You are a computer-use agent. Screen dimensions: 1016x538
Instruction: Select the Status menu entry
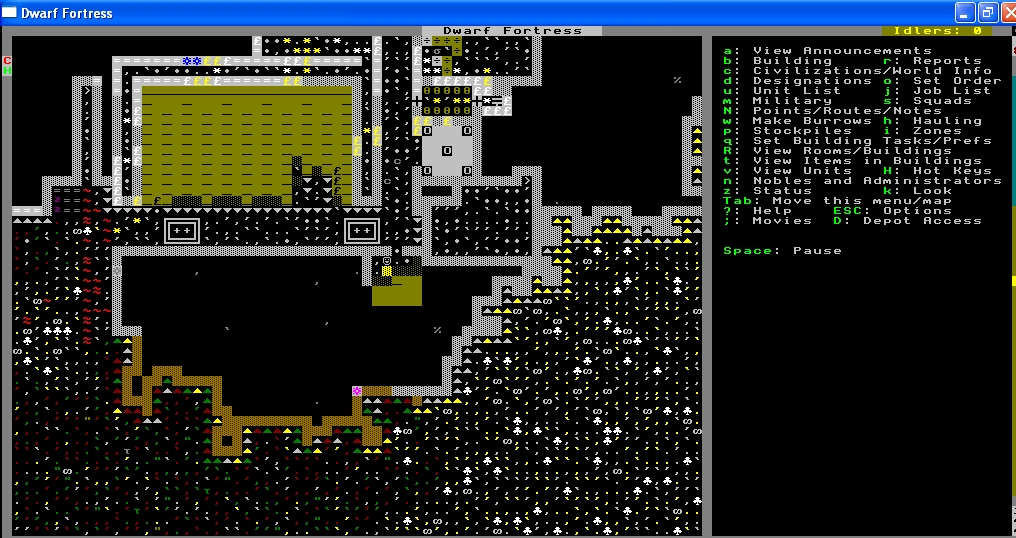point(782,191)
